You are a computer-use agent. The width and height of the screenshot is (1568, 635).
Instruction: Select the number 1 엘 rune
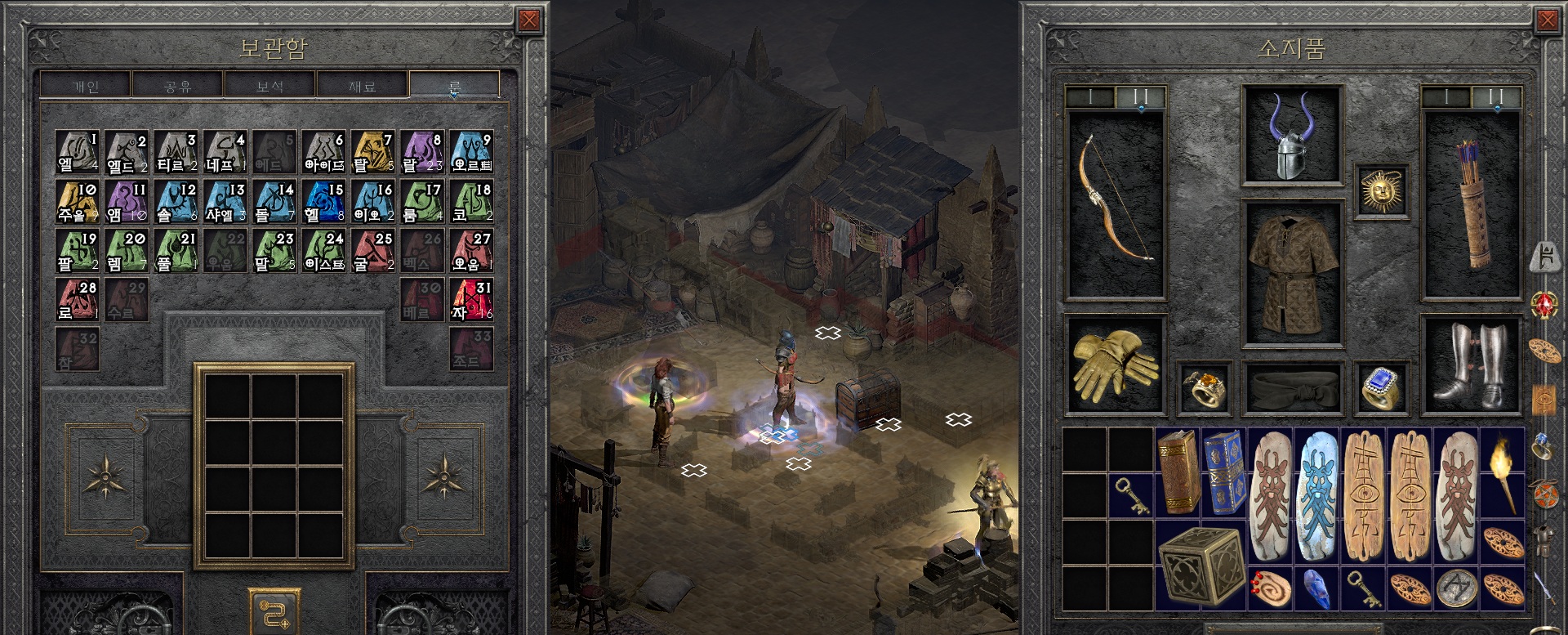78,152
